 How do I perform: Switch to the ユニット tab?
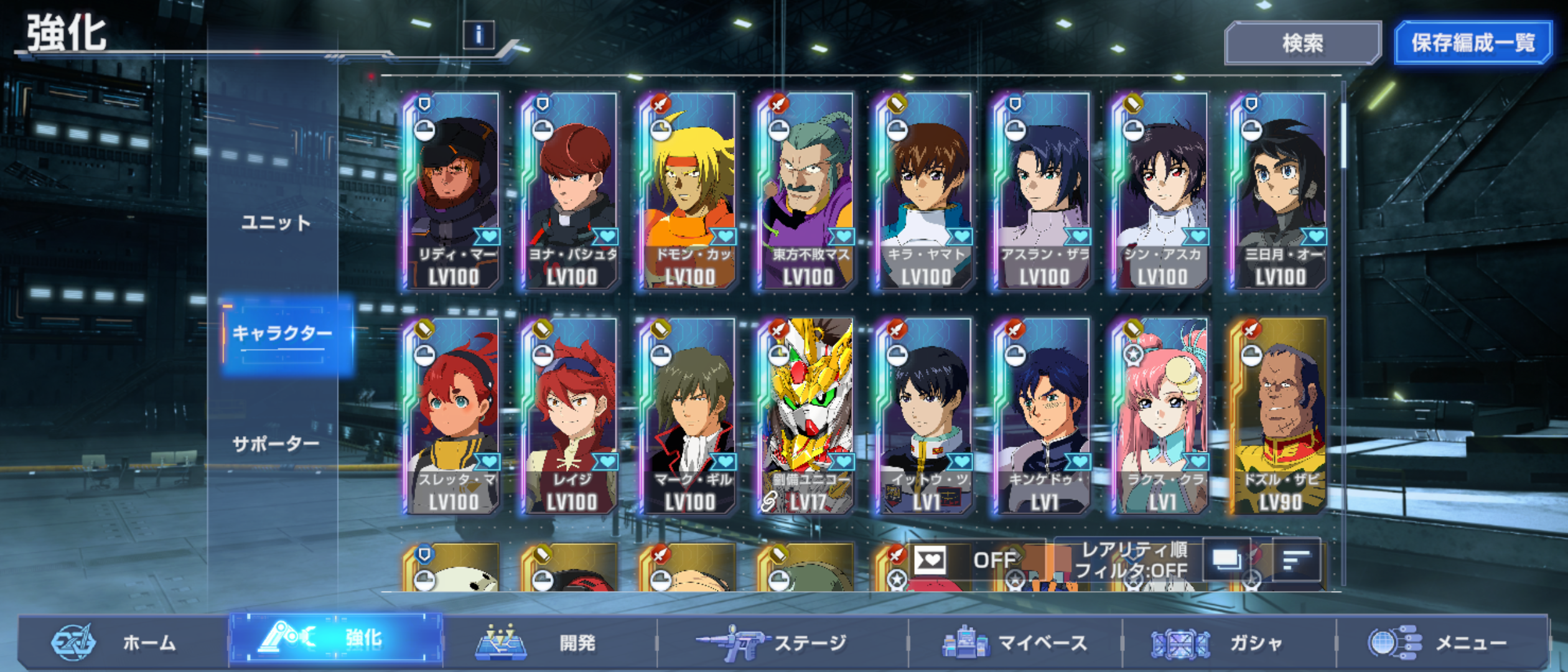(276, 223)
